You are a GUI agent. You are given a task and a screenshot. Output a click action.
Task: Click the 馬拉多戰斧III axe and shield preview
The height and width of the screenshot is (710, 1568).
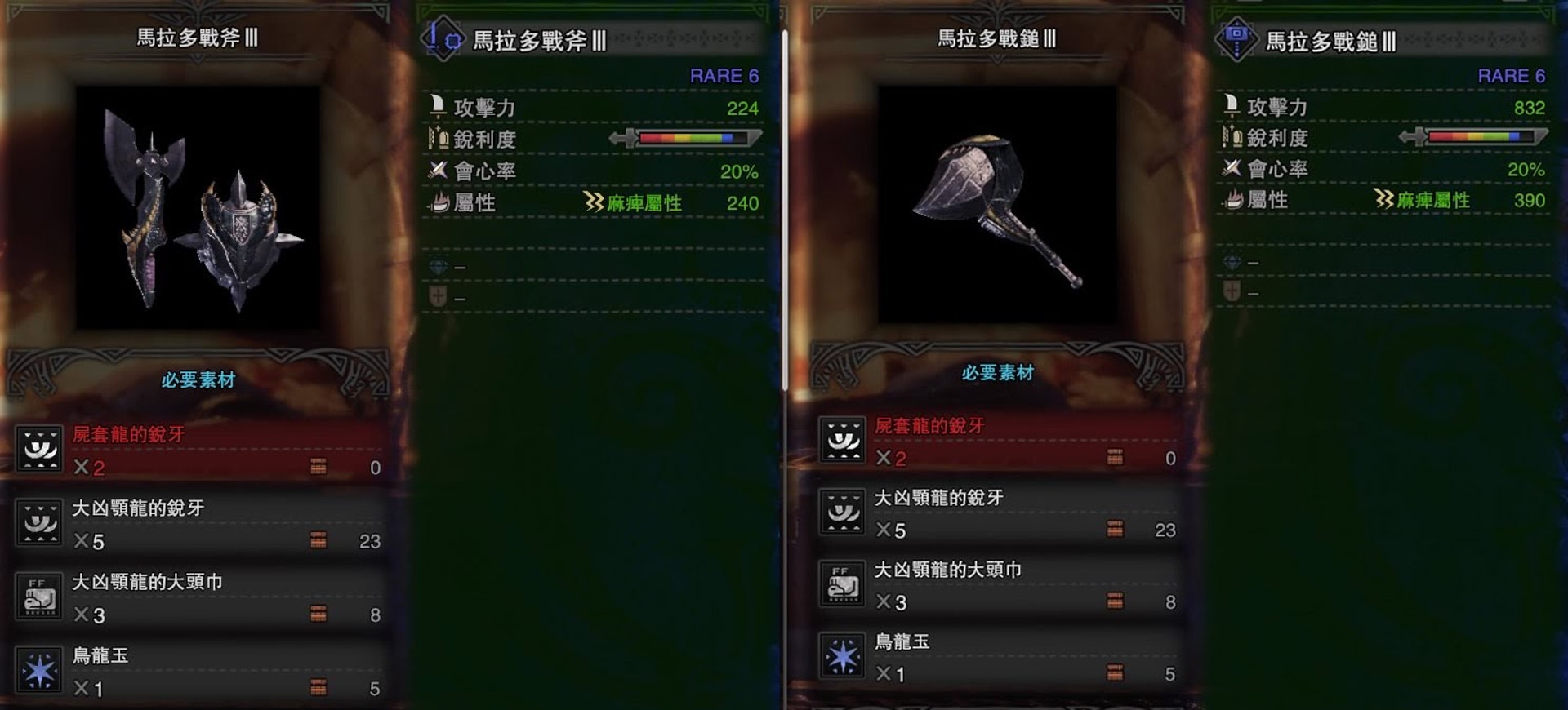pyautogui.click(x=198, y=208)
